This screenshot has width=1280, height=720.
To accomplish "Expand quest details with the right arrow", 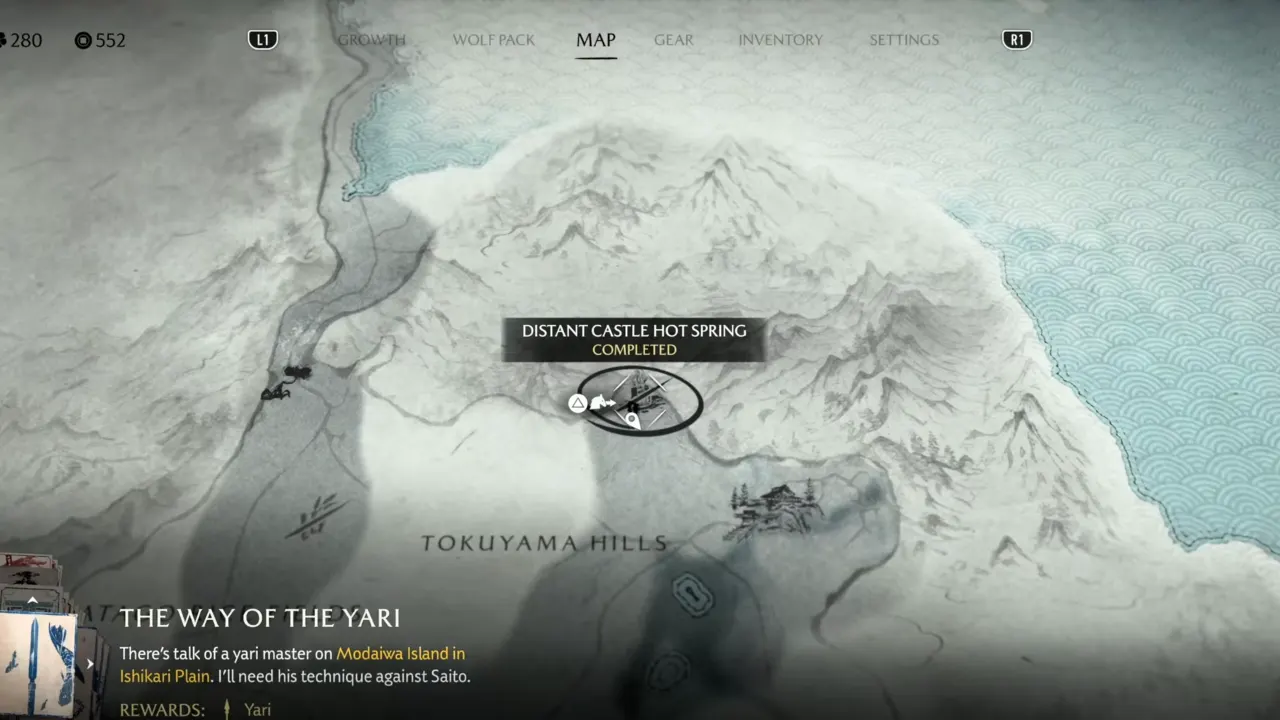I will tap(90, 663).
